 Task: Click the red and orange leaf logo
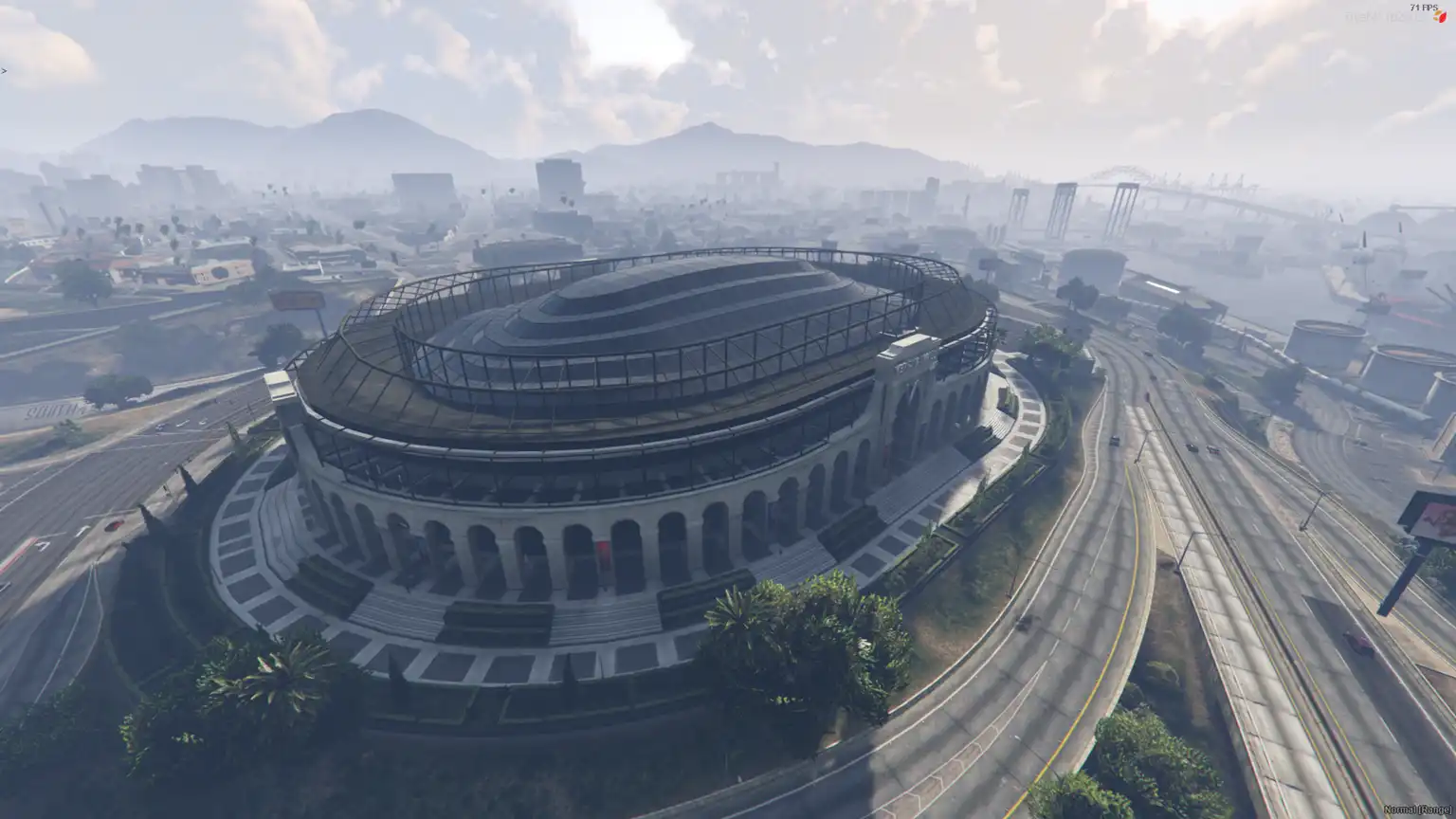[x=1440, y=16]
